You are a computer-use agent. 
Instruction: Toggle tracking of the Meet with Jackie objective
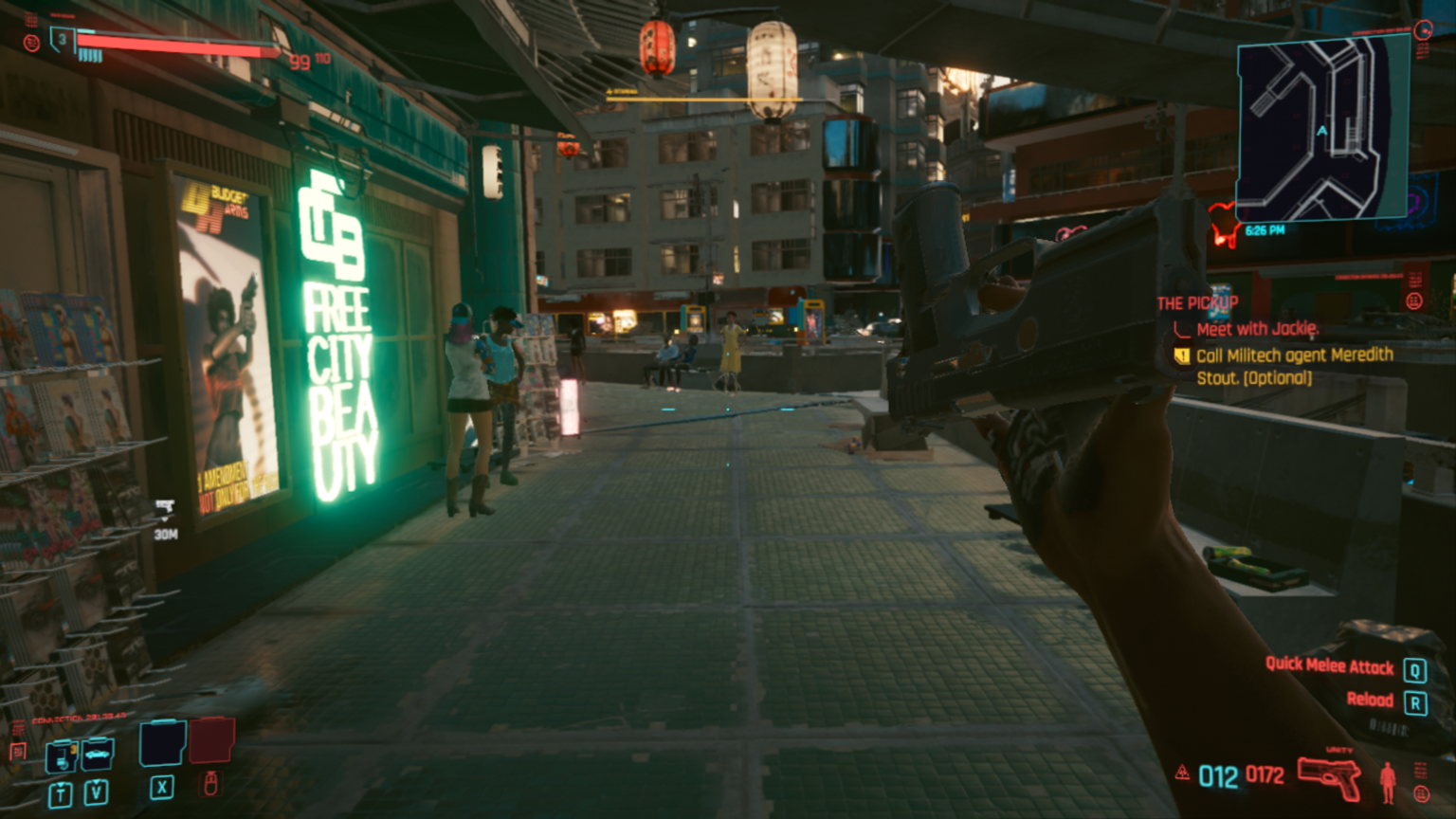pyautogui.click(x=1258, y=329)
